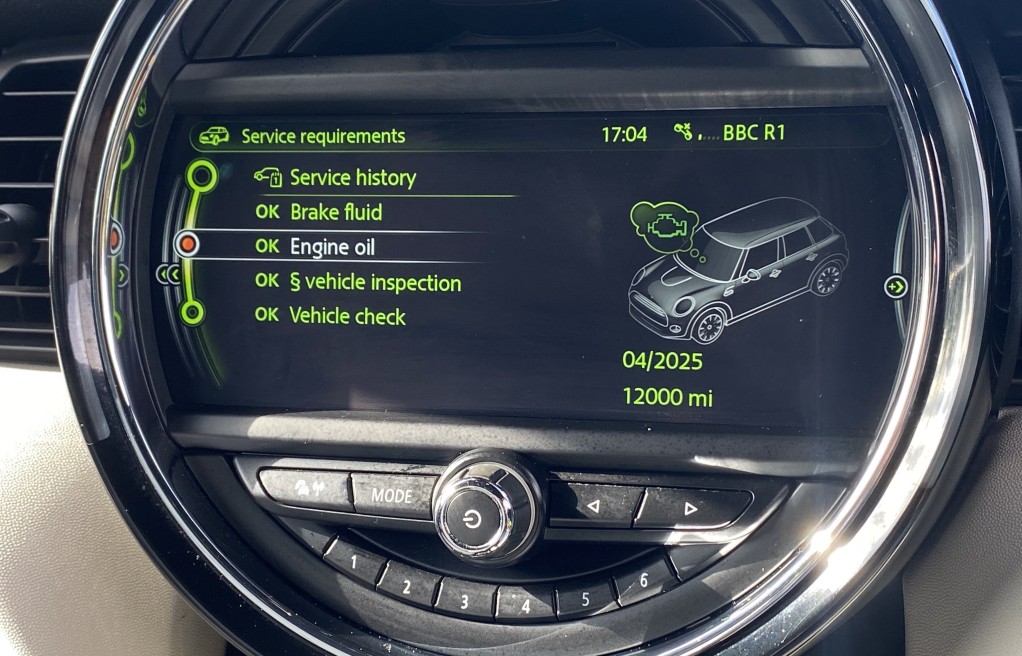
Task: Select the Brake fluid row
Action: [336, 212]
